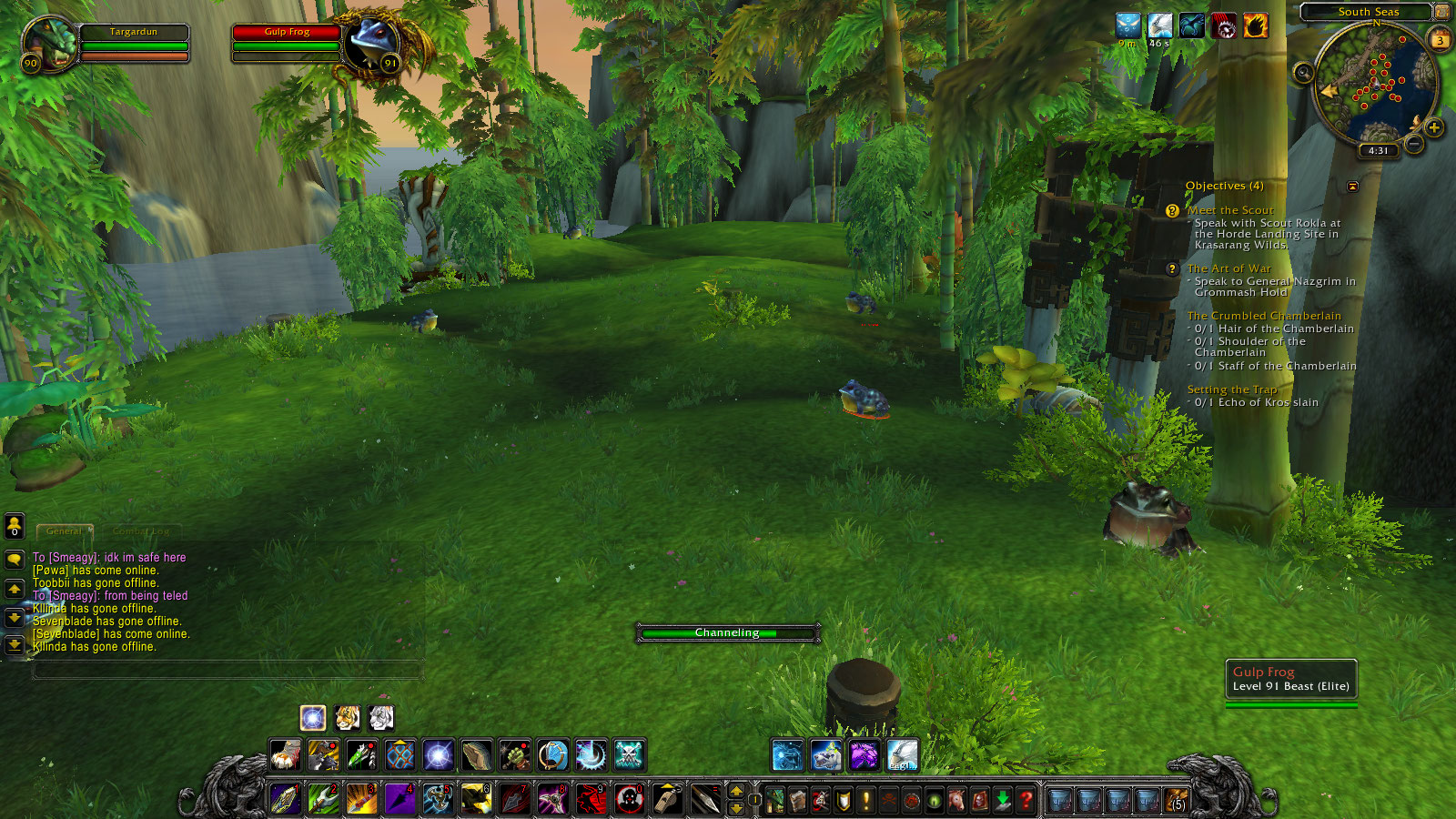Screen dimensions: 1456x819
Task: Use the whistle ability on action bar
Action: [x=667, y=798]
